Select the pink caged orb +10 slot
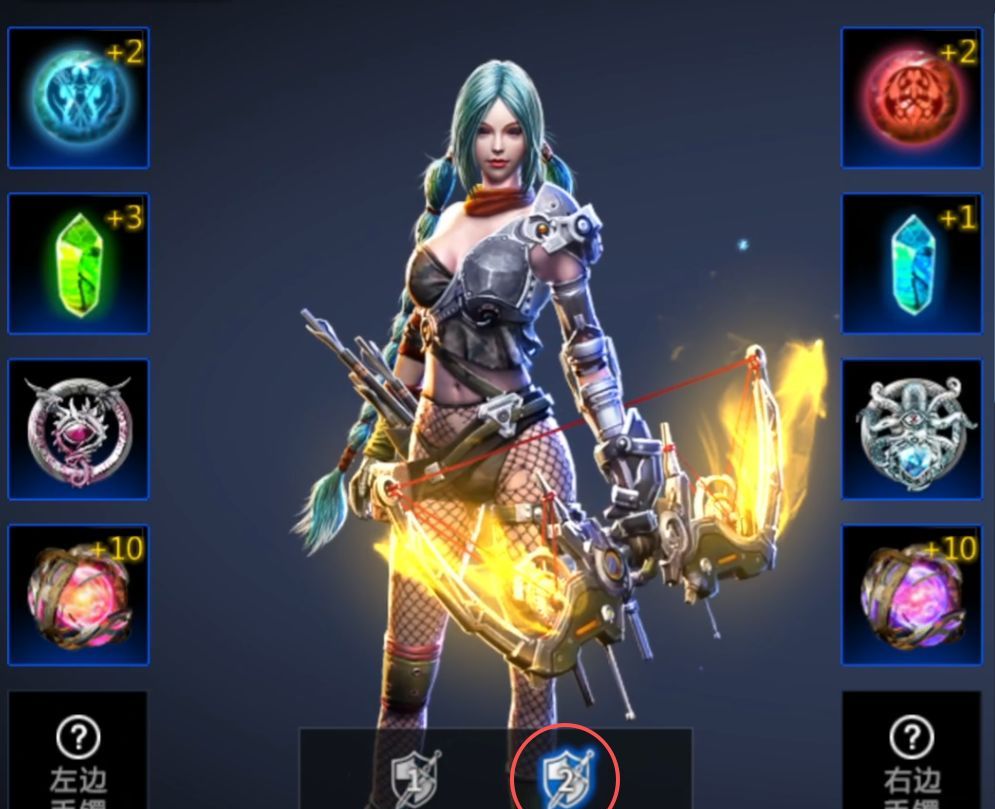Screen dimensions: 995x809 tap(78, 596)
